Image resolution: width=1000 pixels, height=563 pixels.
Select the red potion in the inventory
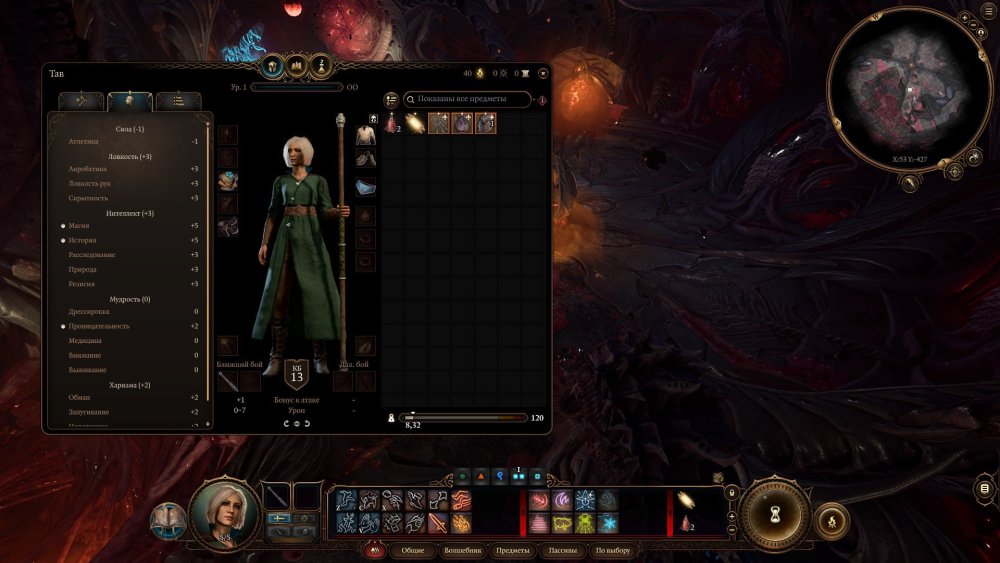pos(392,123)
